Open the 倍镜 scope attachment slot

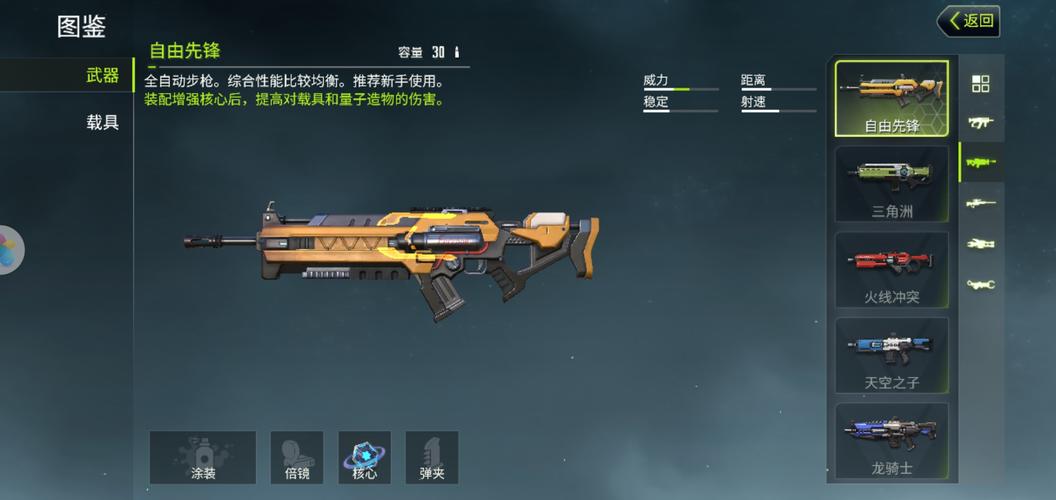click(x=297, y=458)
